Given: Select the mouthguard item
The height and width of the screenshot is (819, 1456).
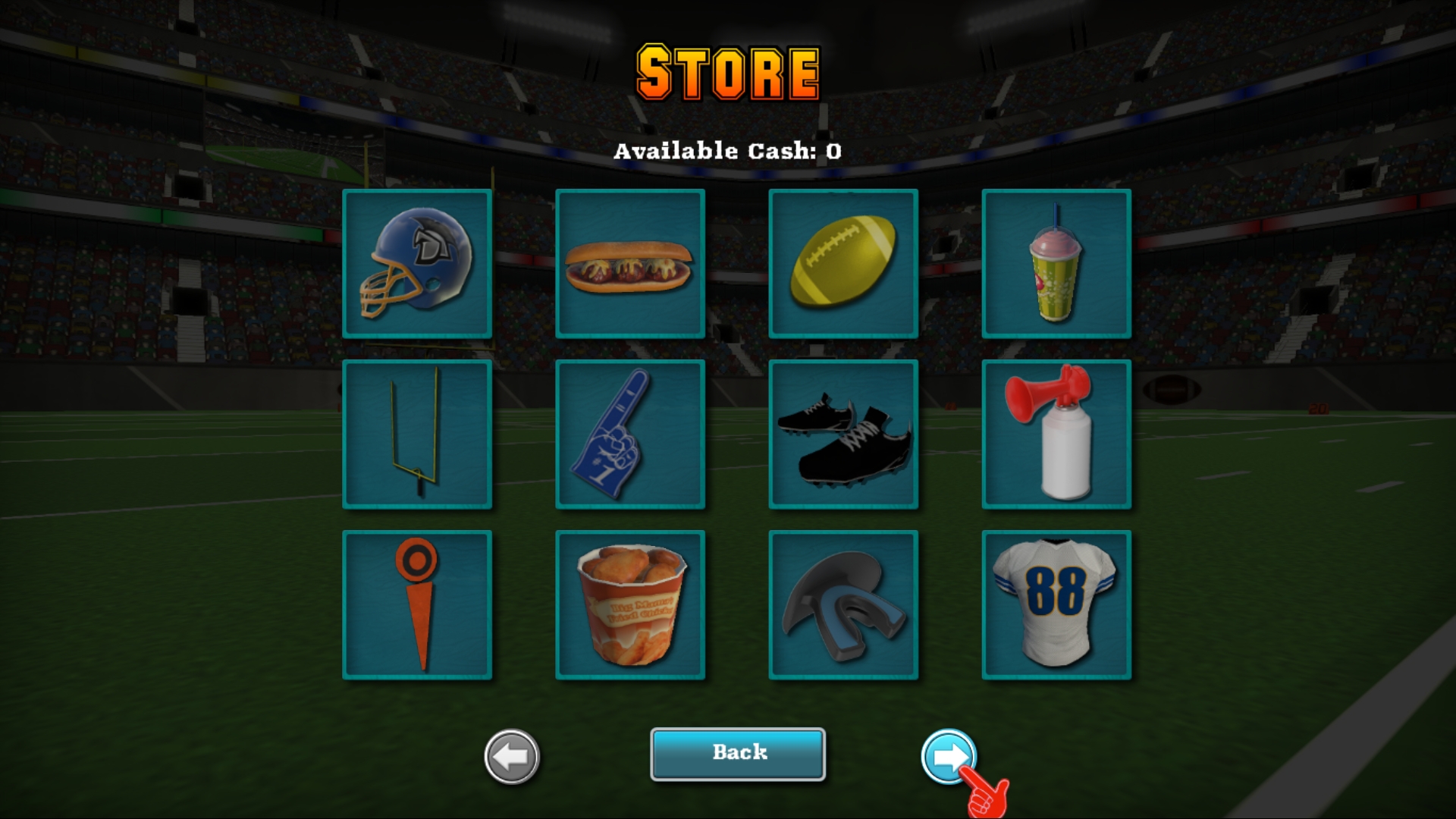Looking at the screenshot, I should coord(843,604).
